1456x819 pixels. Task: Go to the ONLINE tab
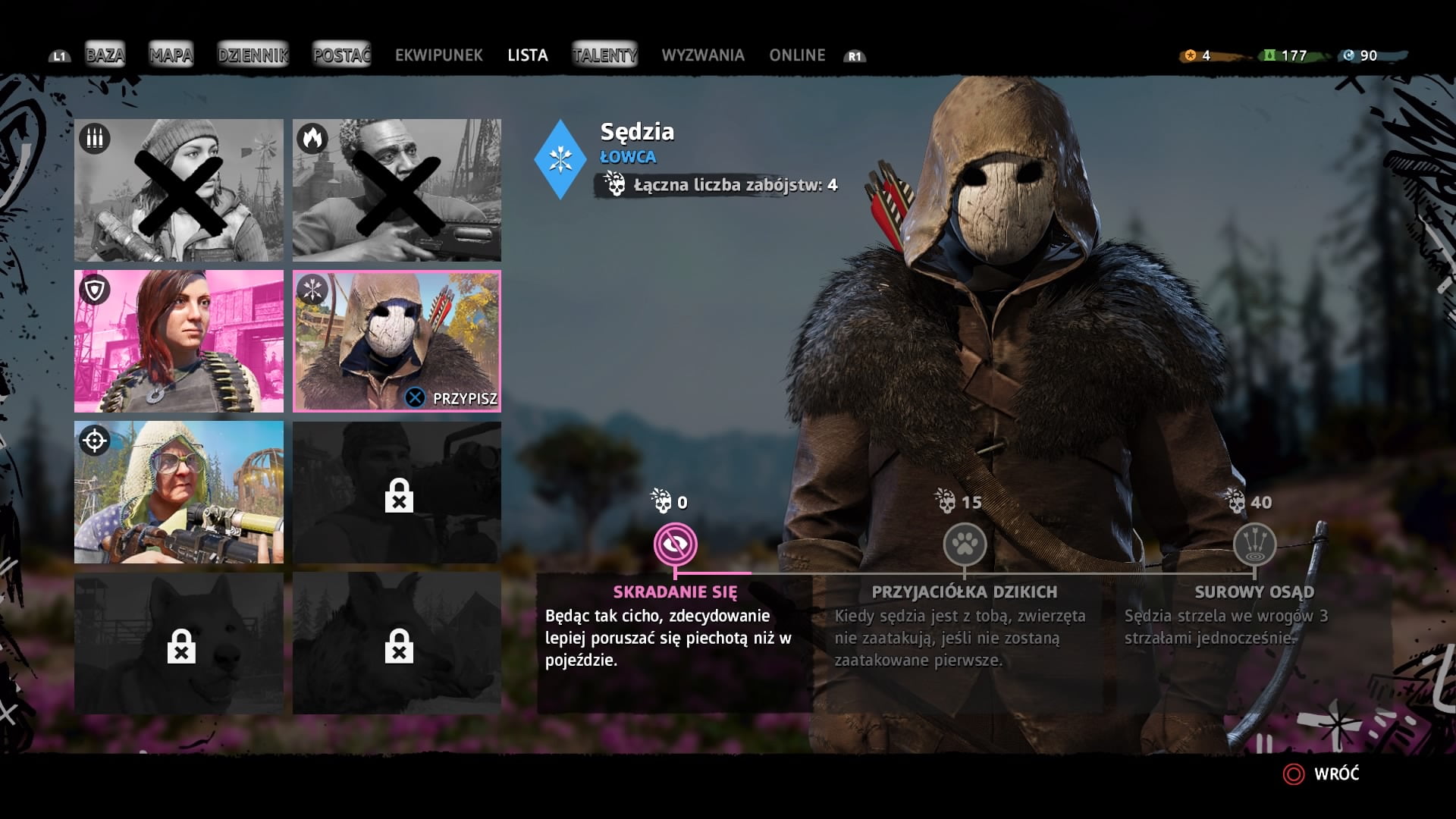796,55
